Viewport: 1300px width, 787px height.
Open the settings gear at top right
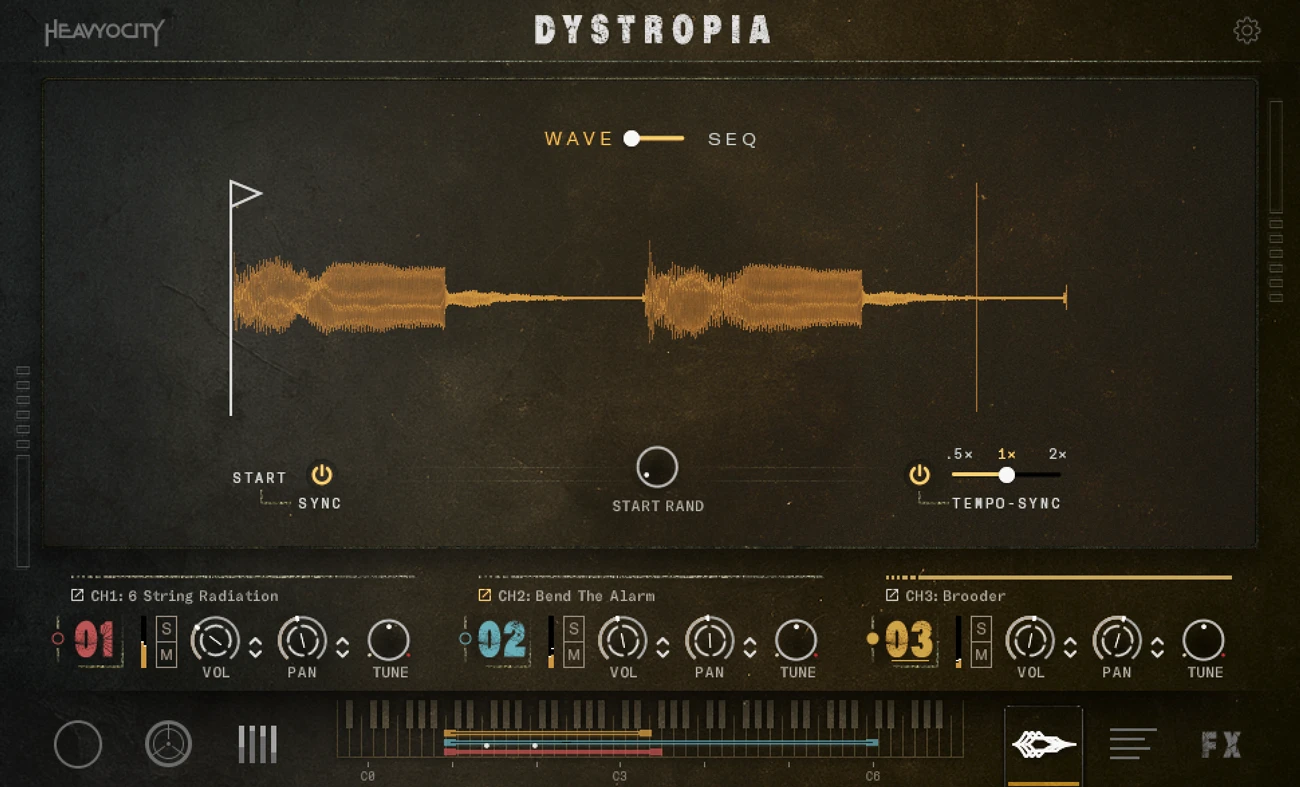pos(1247,30)
